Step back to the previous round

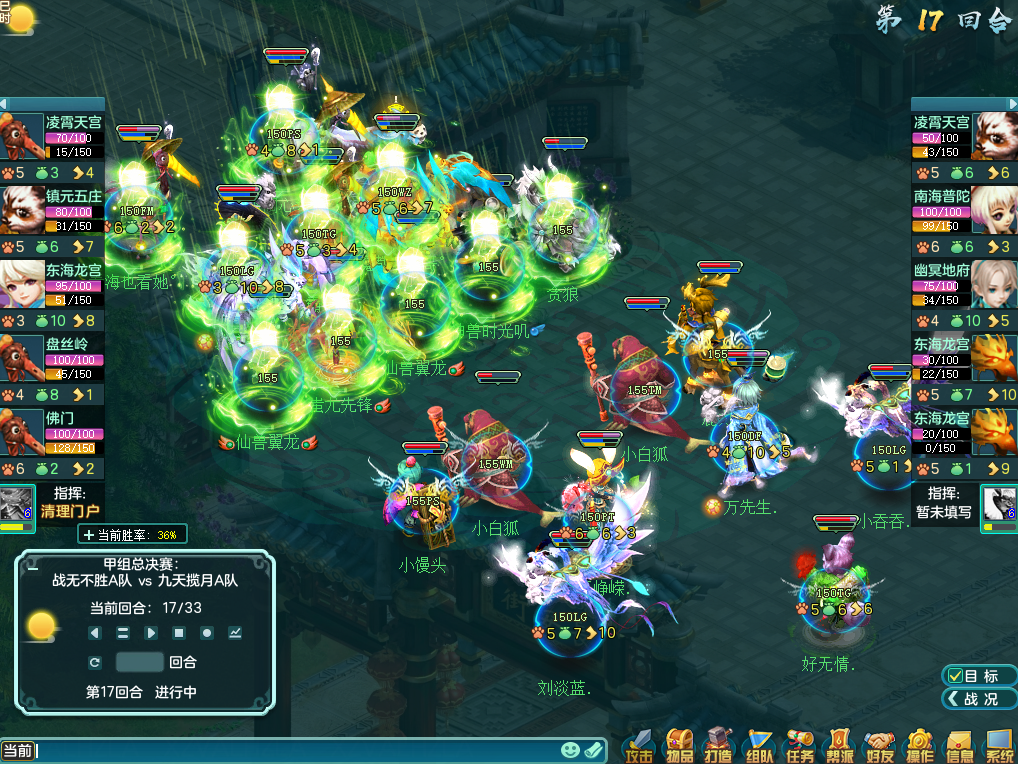click(x=95, y=633)
